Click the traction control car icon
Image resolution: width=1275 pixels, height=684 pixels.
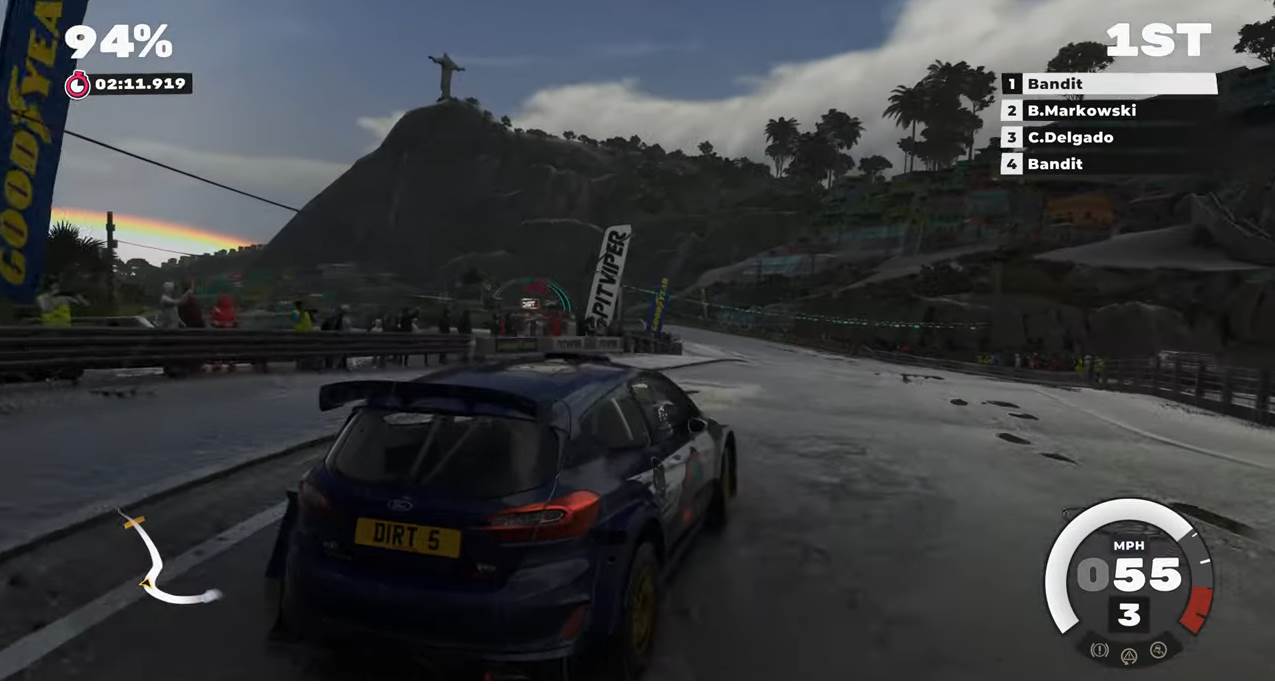[x=1158, y=650]
